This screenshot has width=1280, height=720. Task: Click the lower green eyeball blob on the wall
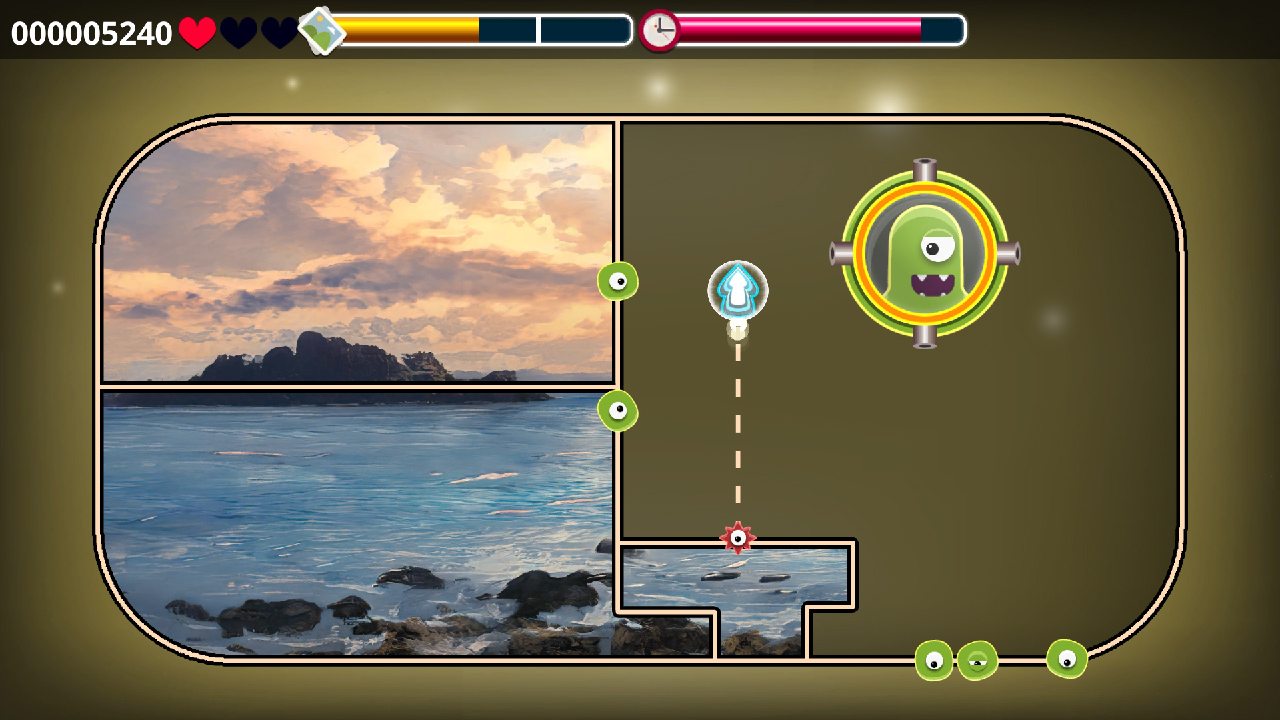(620, 409)
